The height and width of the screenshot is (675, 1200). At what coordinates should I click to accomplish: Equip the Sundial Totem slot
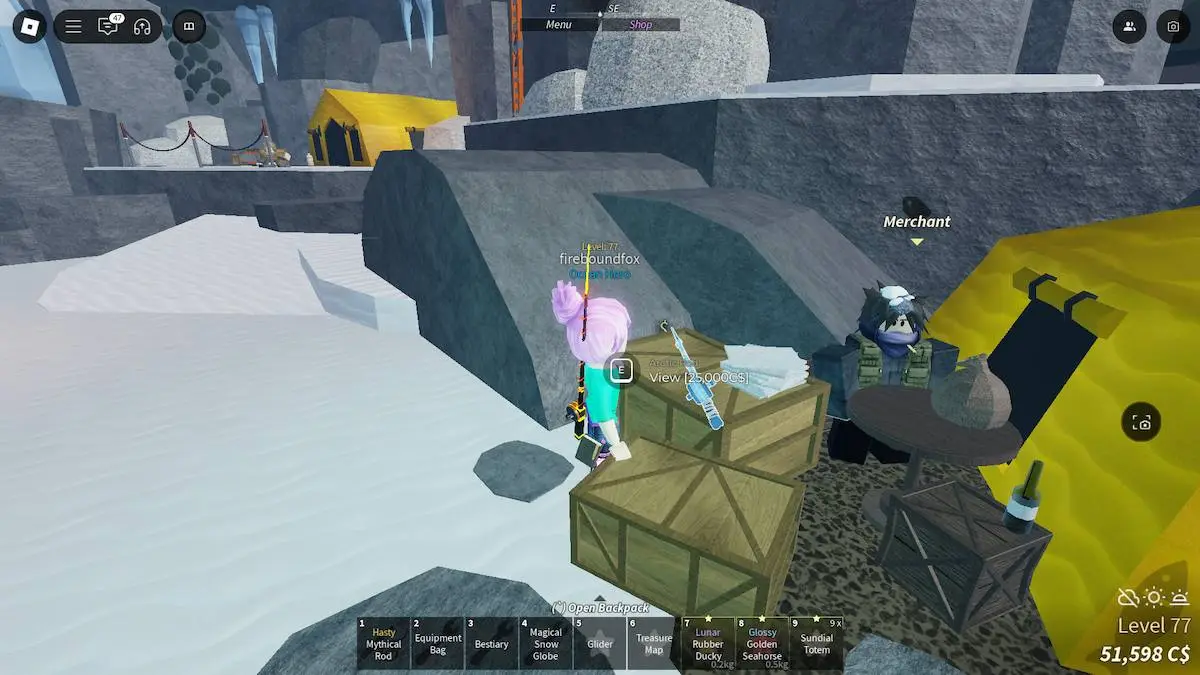816,643
